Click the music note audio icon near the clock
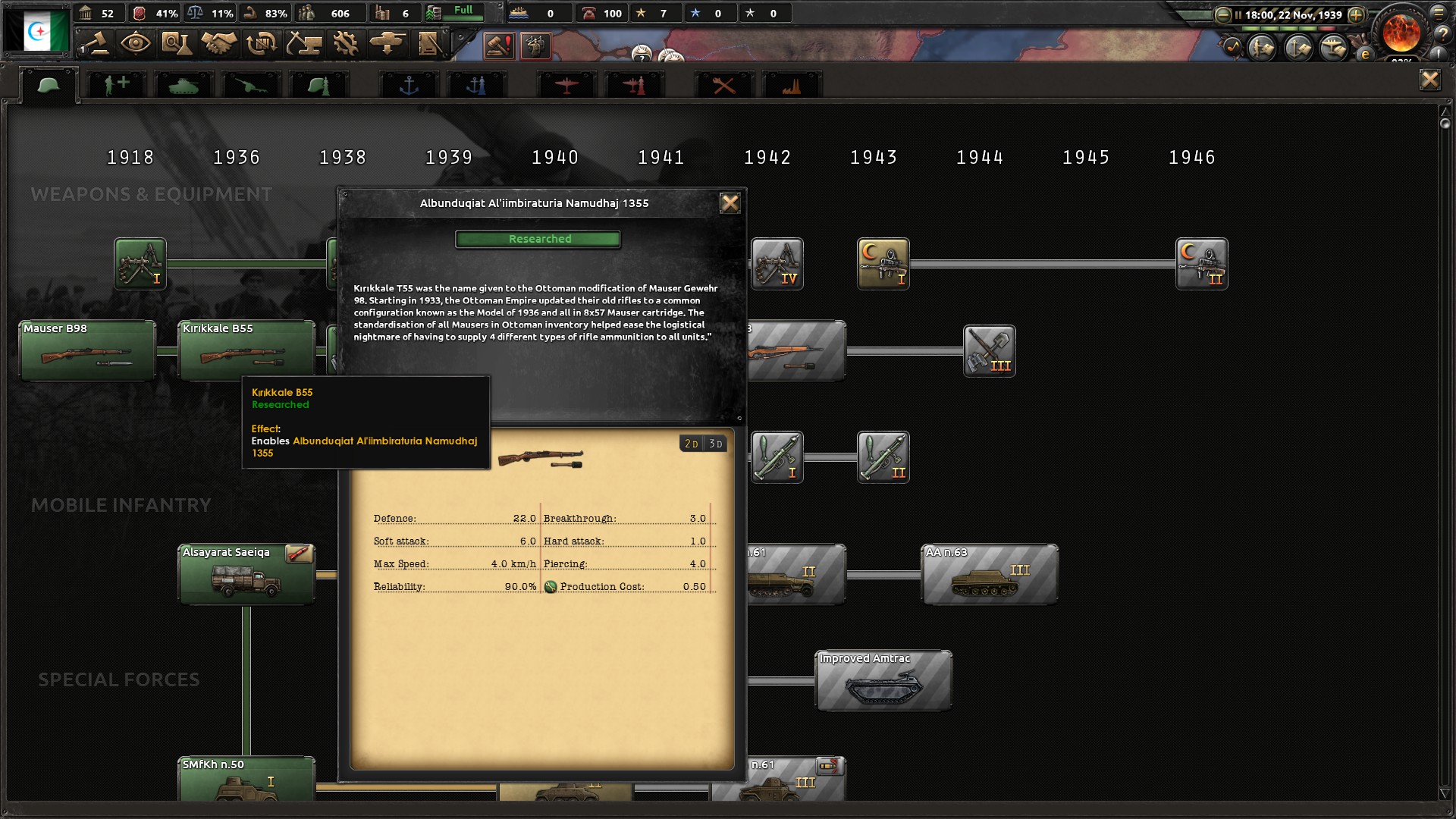Screen dimensions: 1456x819 [1232, 45]
